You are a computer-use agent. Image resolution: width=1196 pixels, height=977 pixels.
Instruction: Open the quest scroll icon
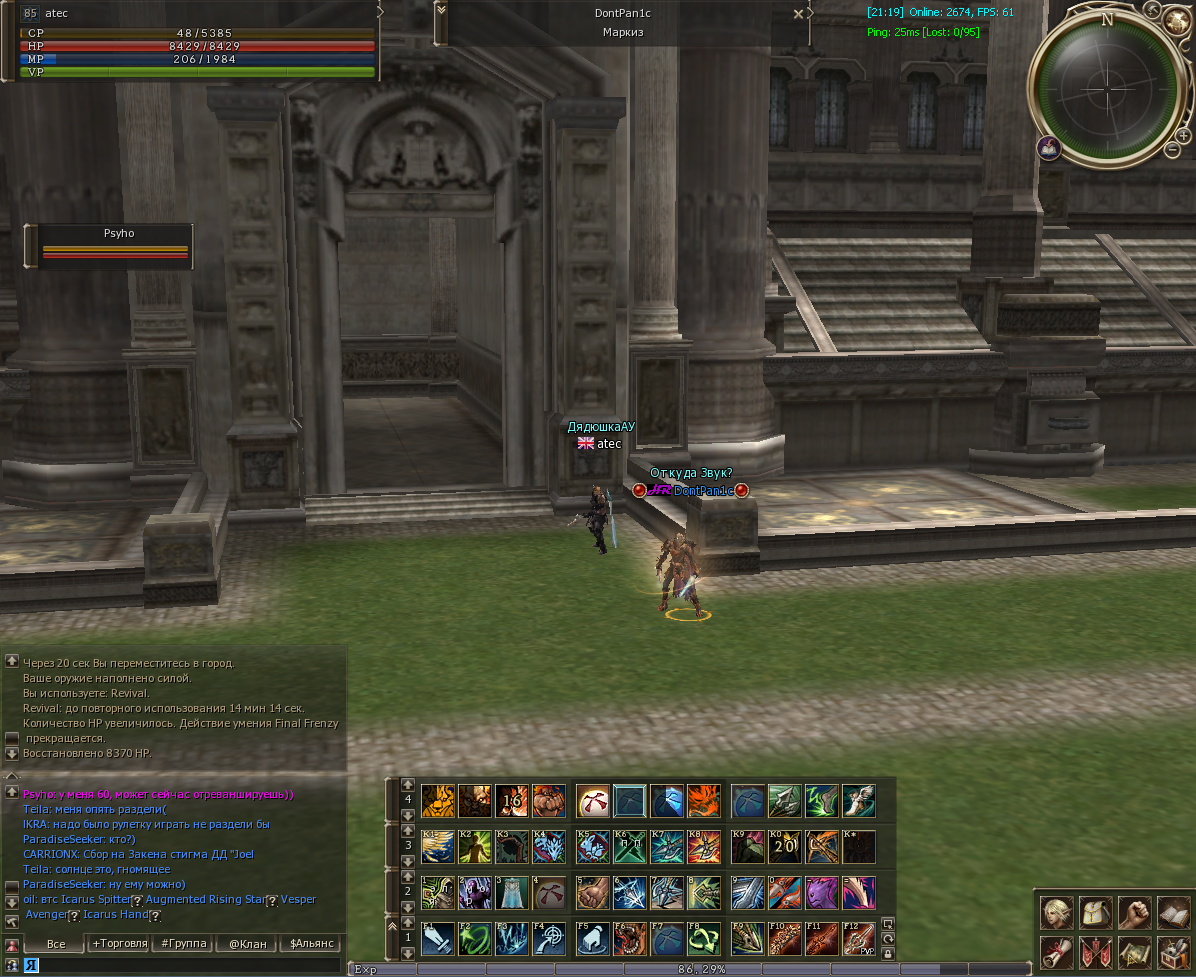[1055, 951]
